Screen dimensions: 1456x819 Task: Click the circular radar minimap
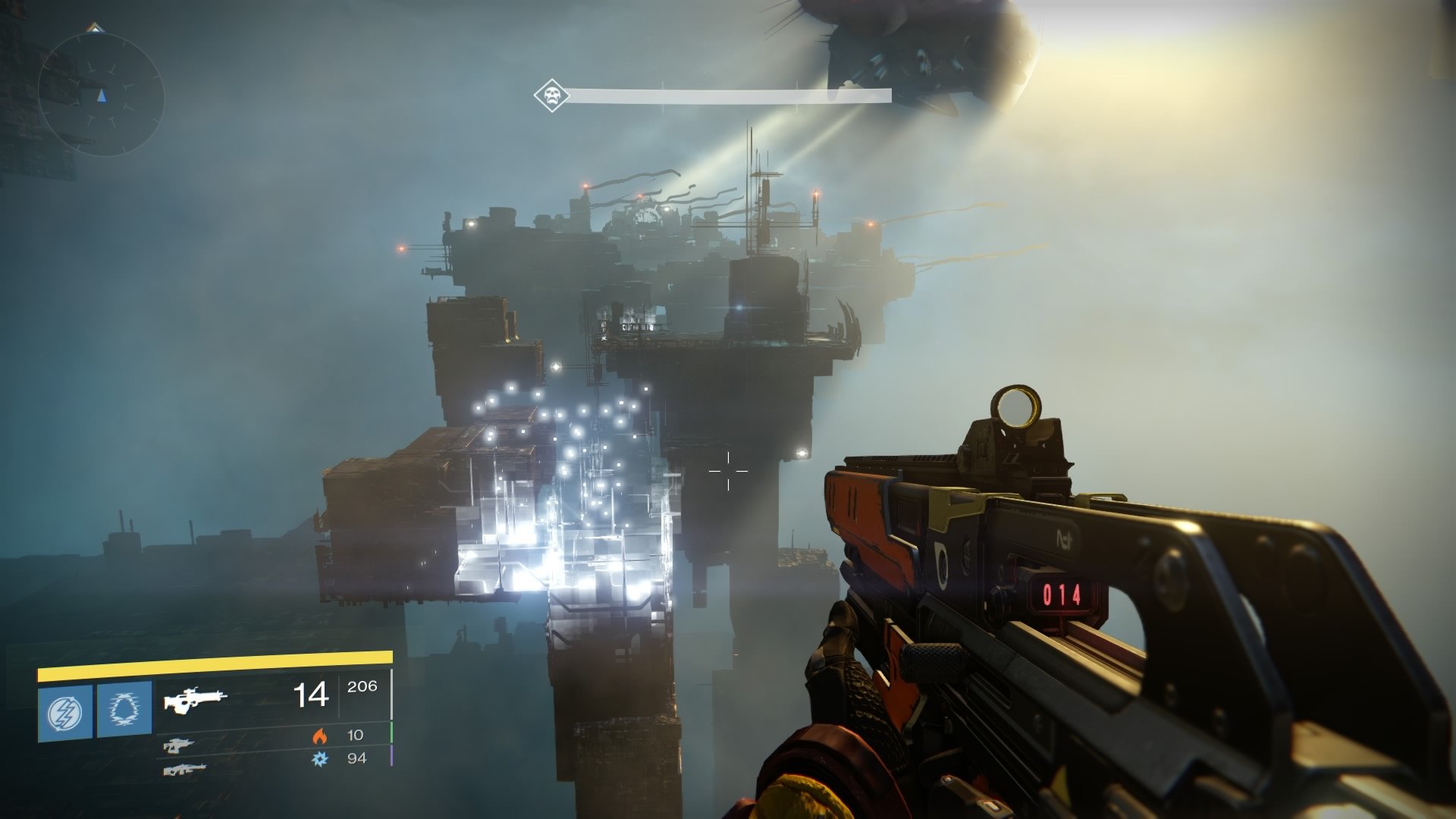click(x=101, y=93)
